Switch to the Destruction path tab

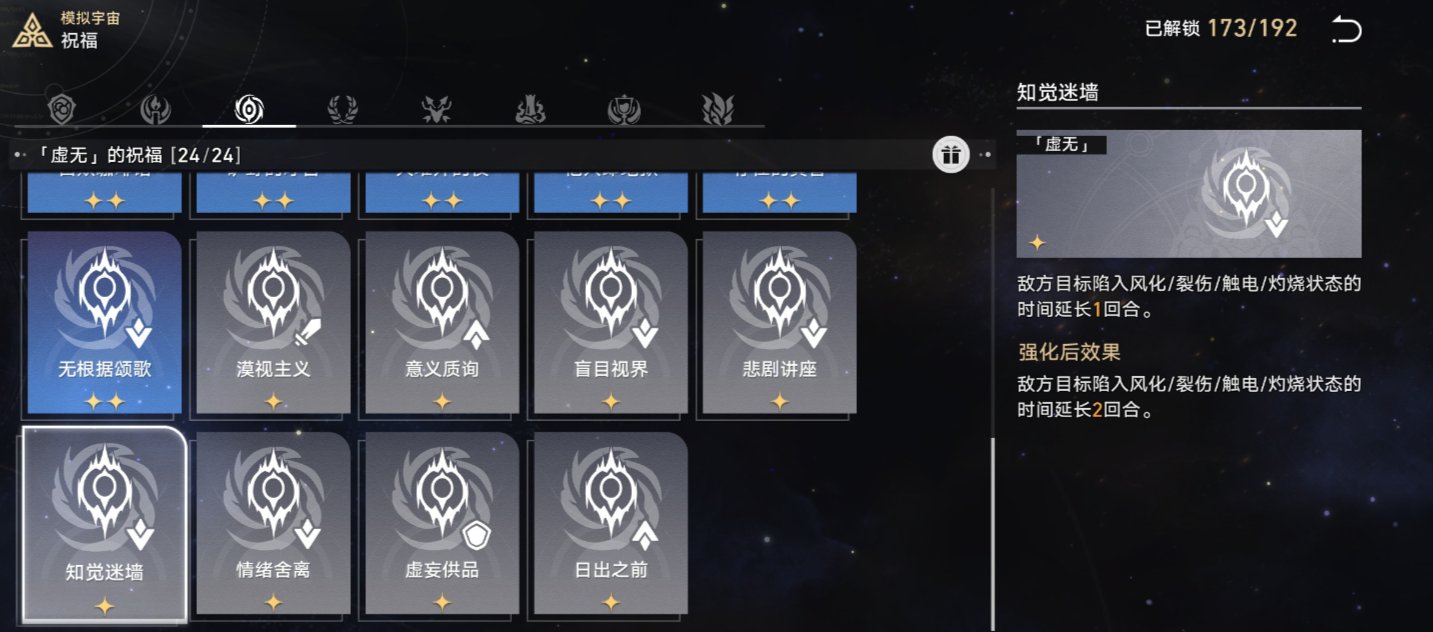pyautogui.click(x=530, y=108)
